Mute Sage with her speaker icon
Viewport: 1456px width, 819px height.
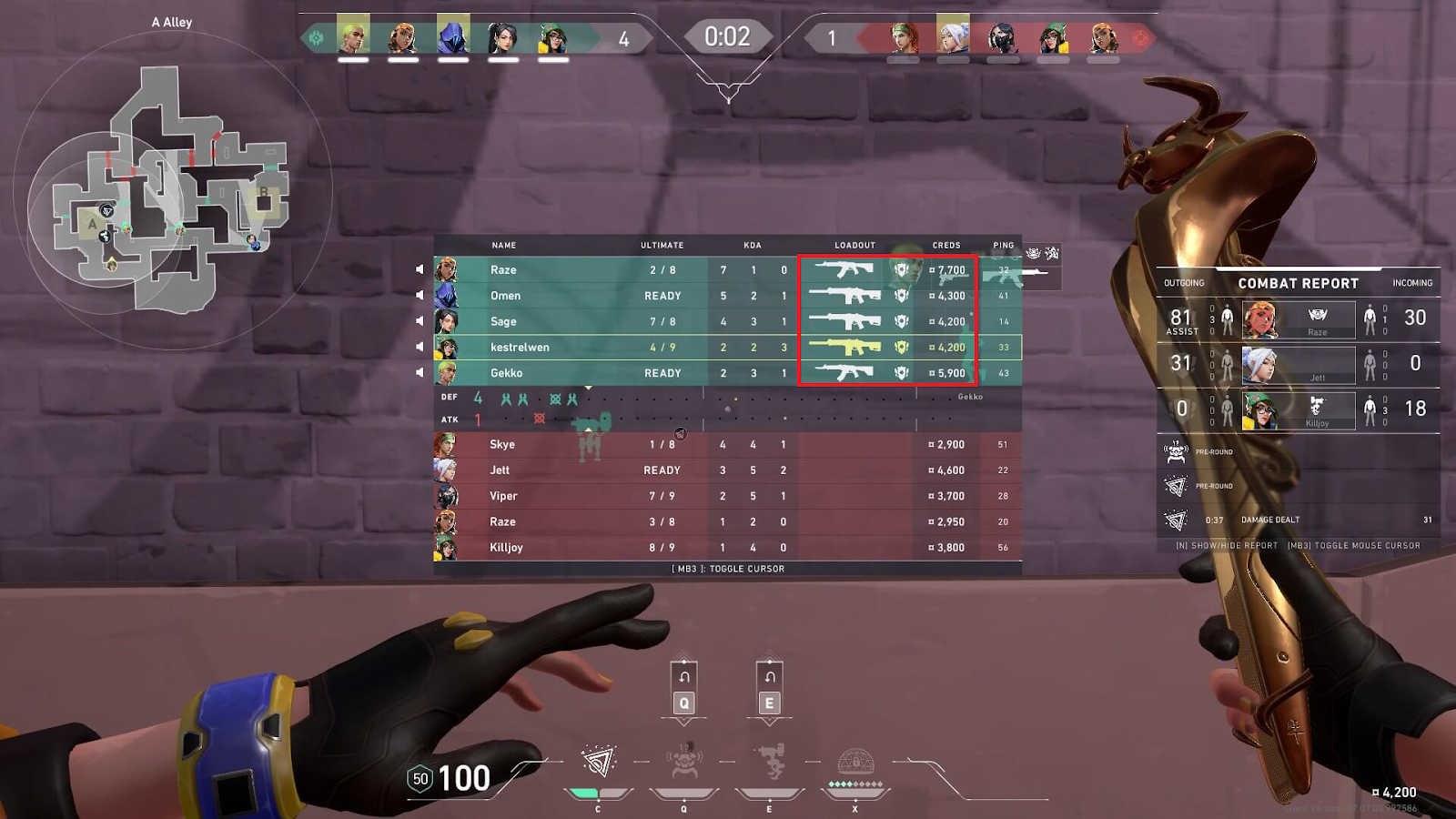point(420,320)
